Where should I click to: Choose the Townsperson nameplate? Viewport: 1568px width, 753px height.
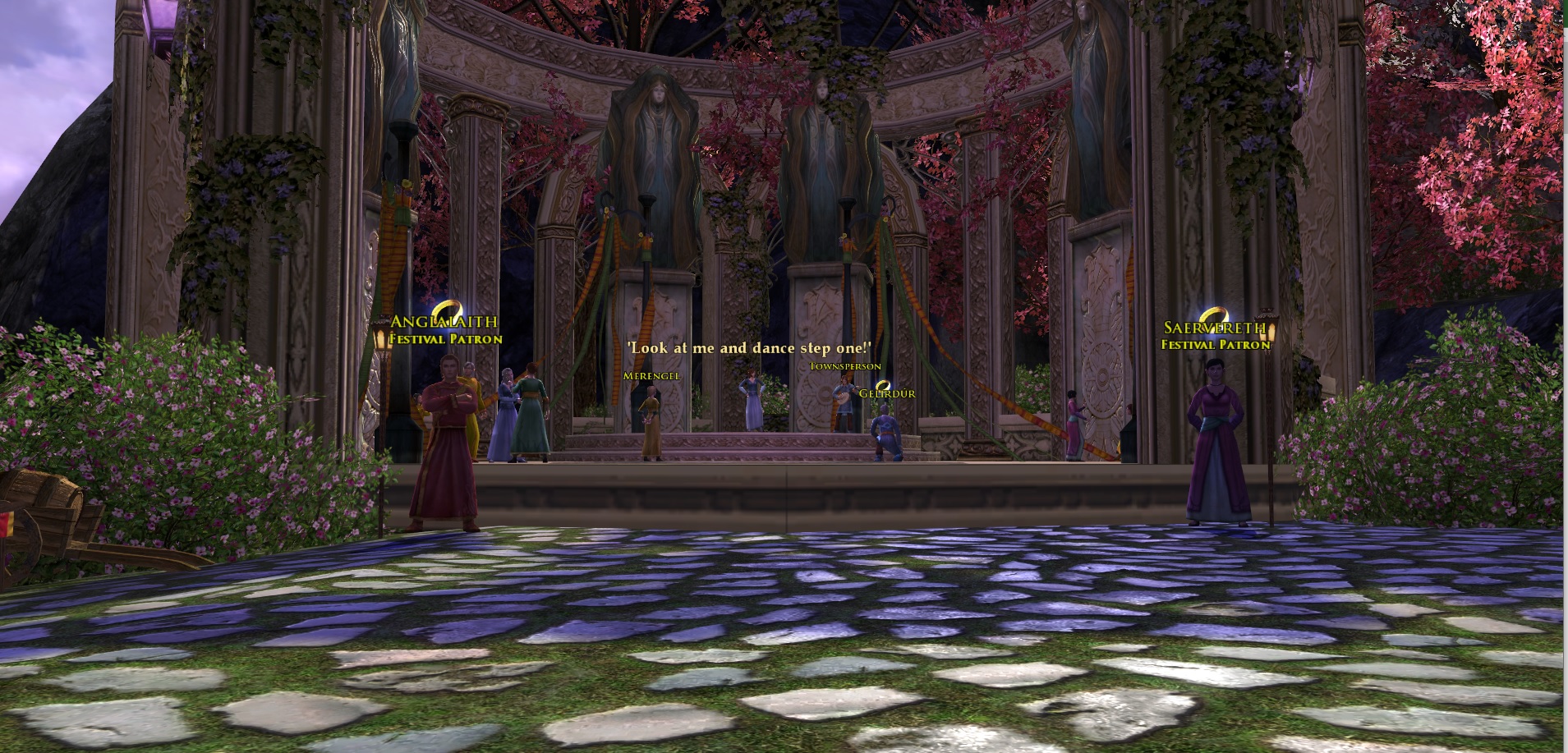point(845,366)
